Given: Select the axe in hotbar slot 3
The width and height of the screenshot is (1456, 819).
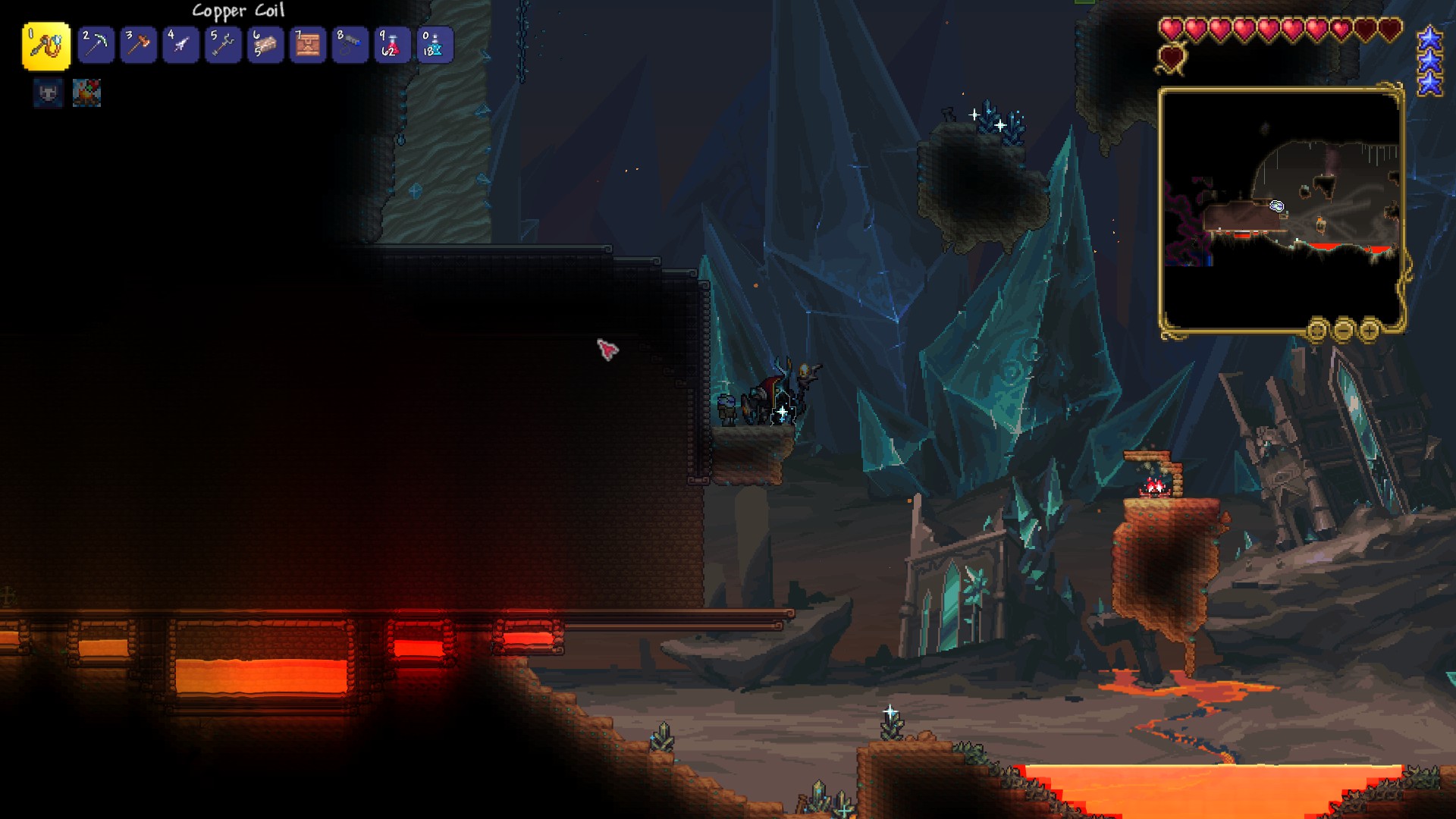Looking at the screenshot, I should click(138, 45).
